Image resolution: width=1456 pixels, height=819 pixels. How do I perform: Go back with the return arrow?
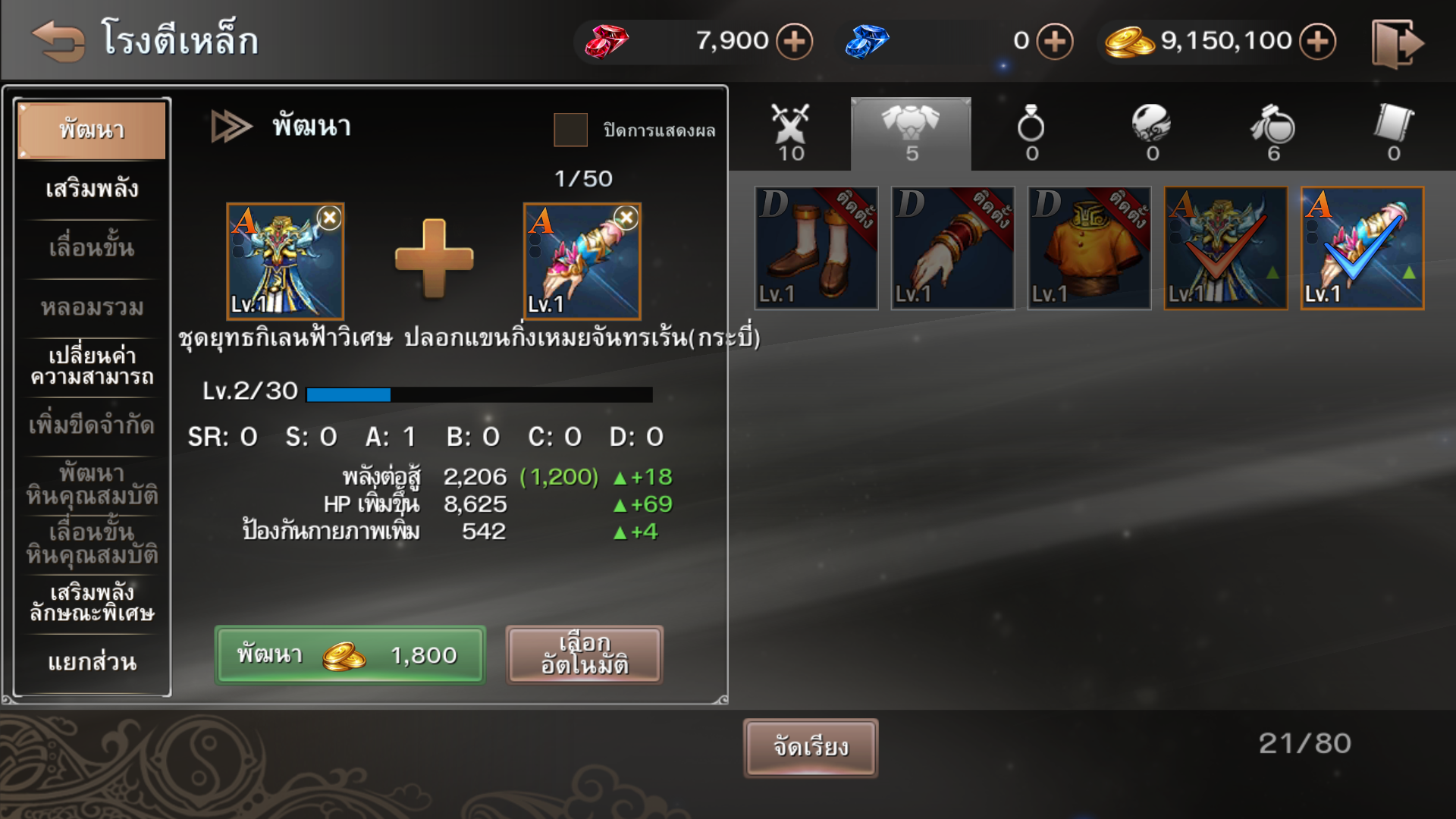pyautogui.click(x=58, y=41)
